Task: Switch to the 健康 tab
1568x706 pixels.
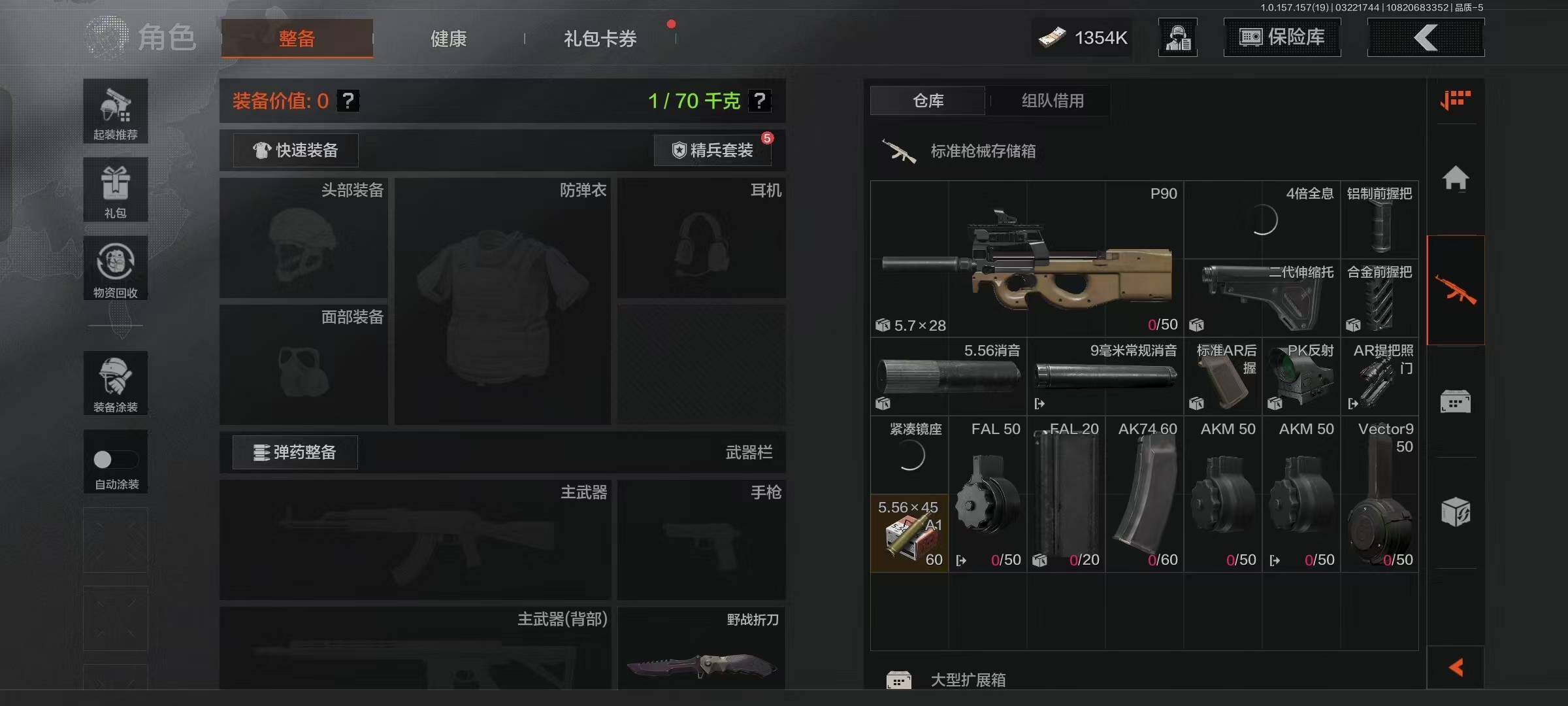Action: [x=448, y=39]
